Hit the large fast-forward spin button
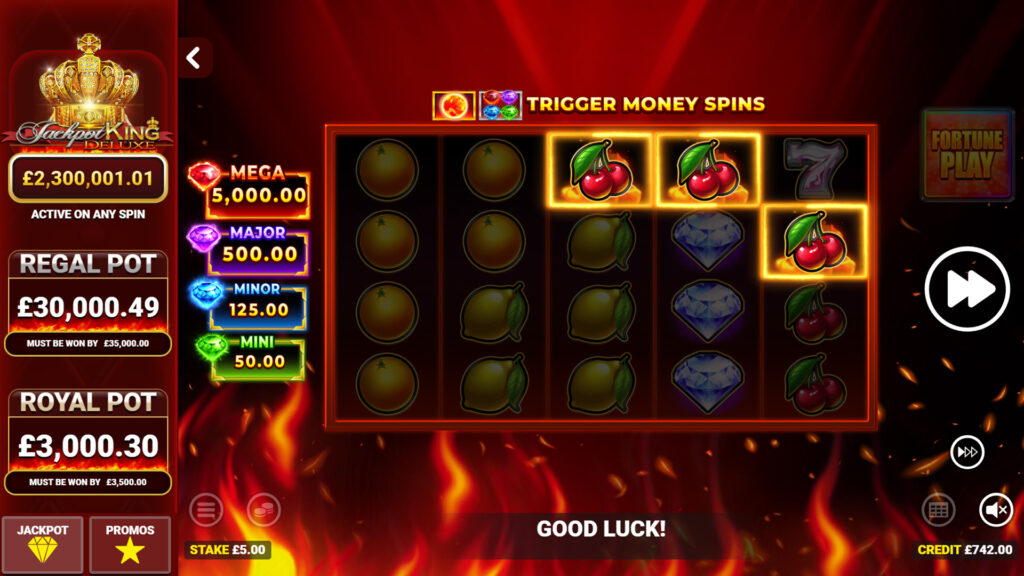 967,288
